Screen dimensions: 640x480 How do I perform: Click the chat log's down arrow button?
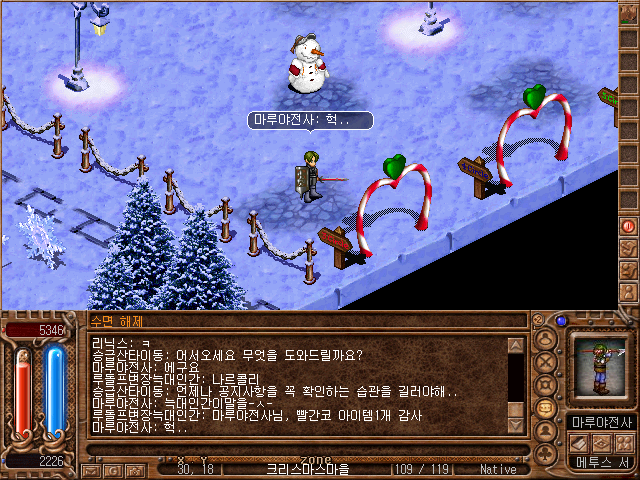tap(516, 426)
